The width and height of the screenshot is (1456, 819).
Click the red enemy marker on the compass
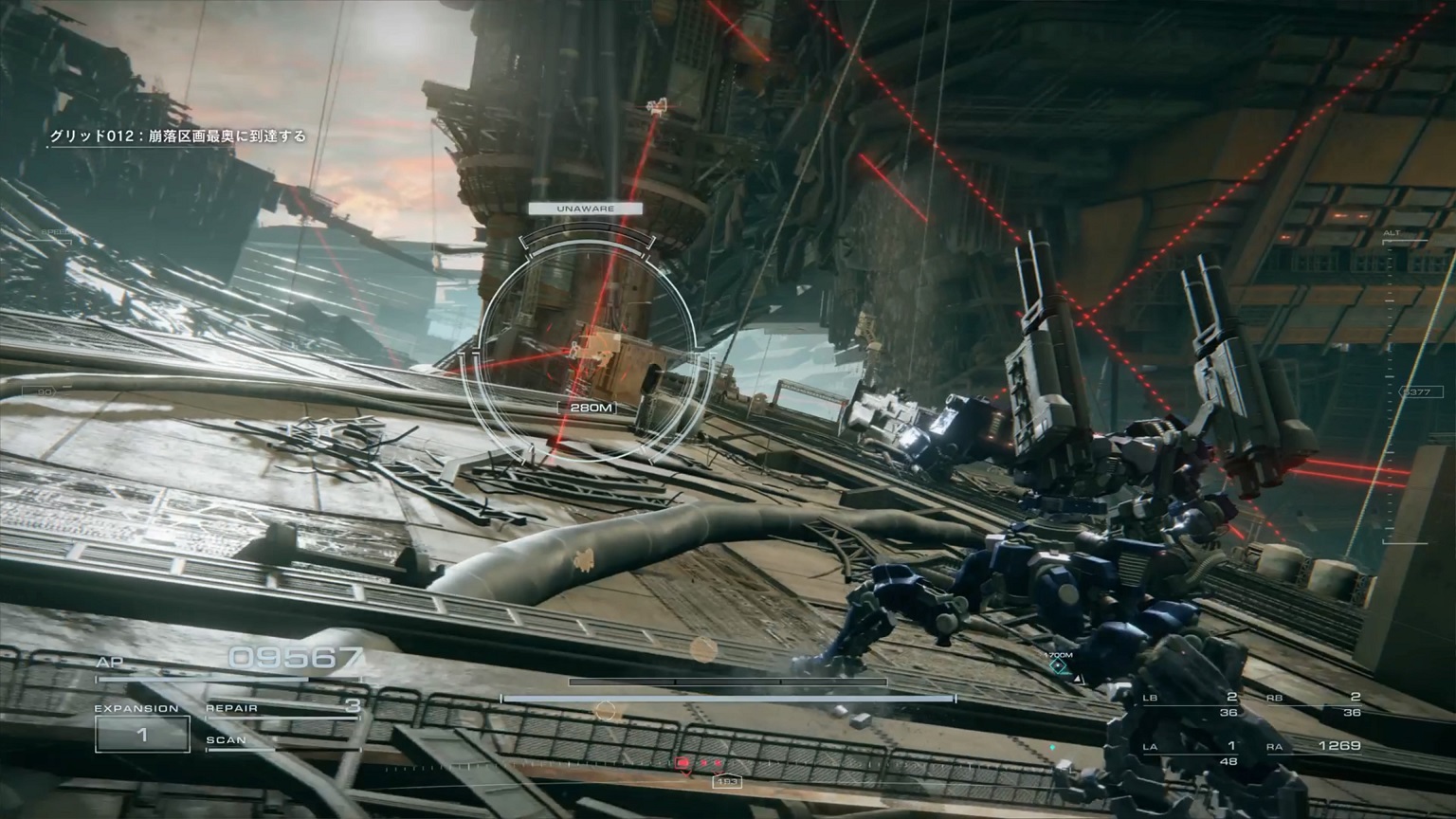pos(682,763)
